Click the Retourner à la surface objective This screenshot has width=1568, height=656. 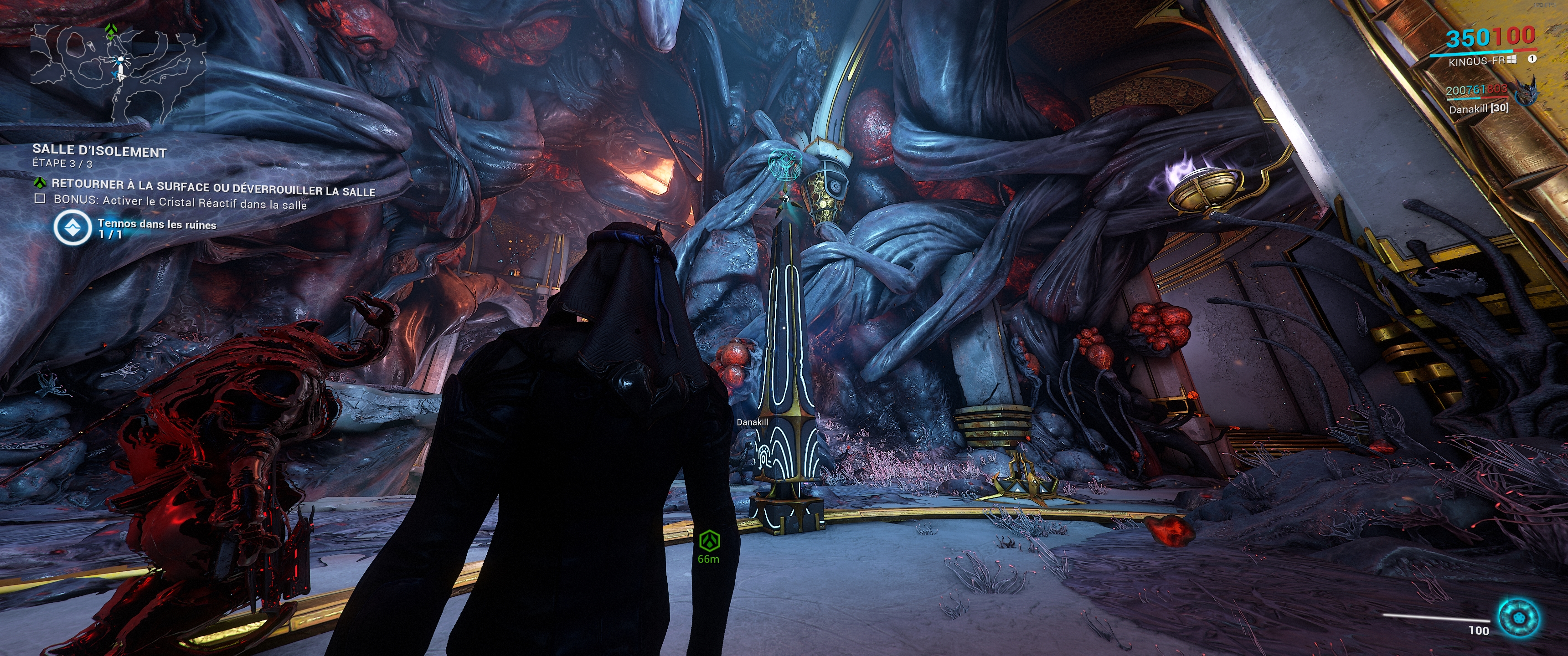tap(213, 187)
